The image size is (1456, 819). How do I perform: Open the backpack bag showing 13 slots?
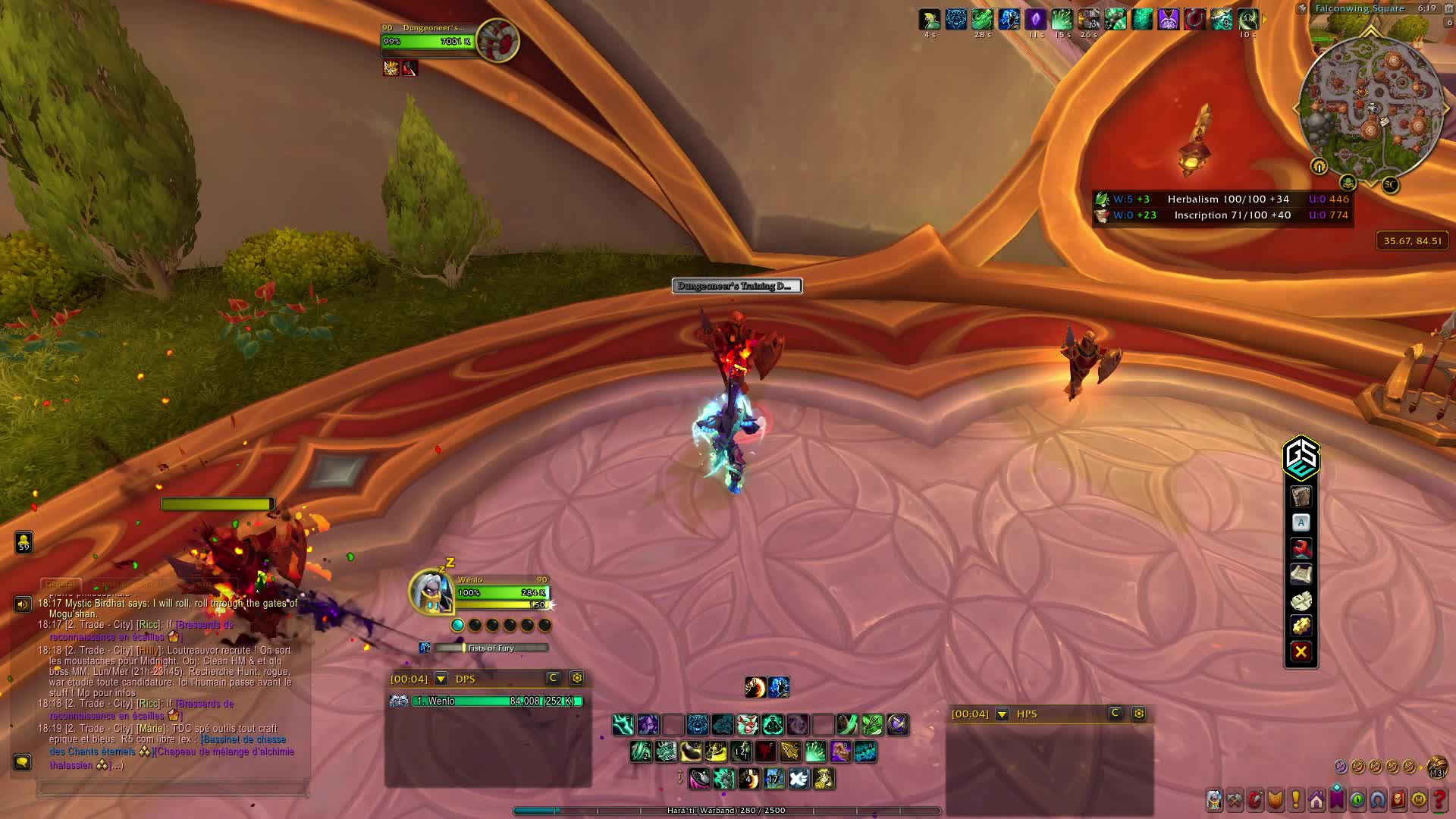(1437, 767)
